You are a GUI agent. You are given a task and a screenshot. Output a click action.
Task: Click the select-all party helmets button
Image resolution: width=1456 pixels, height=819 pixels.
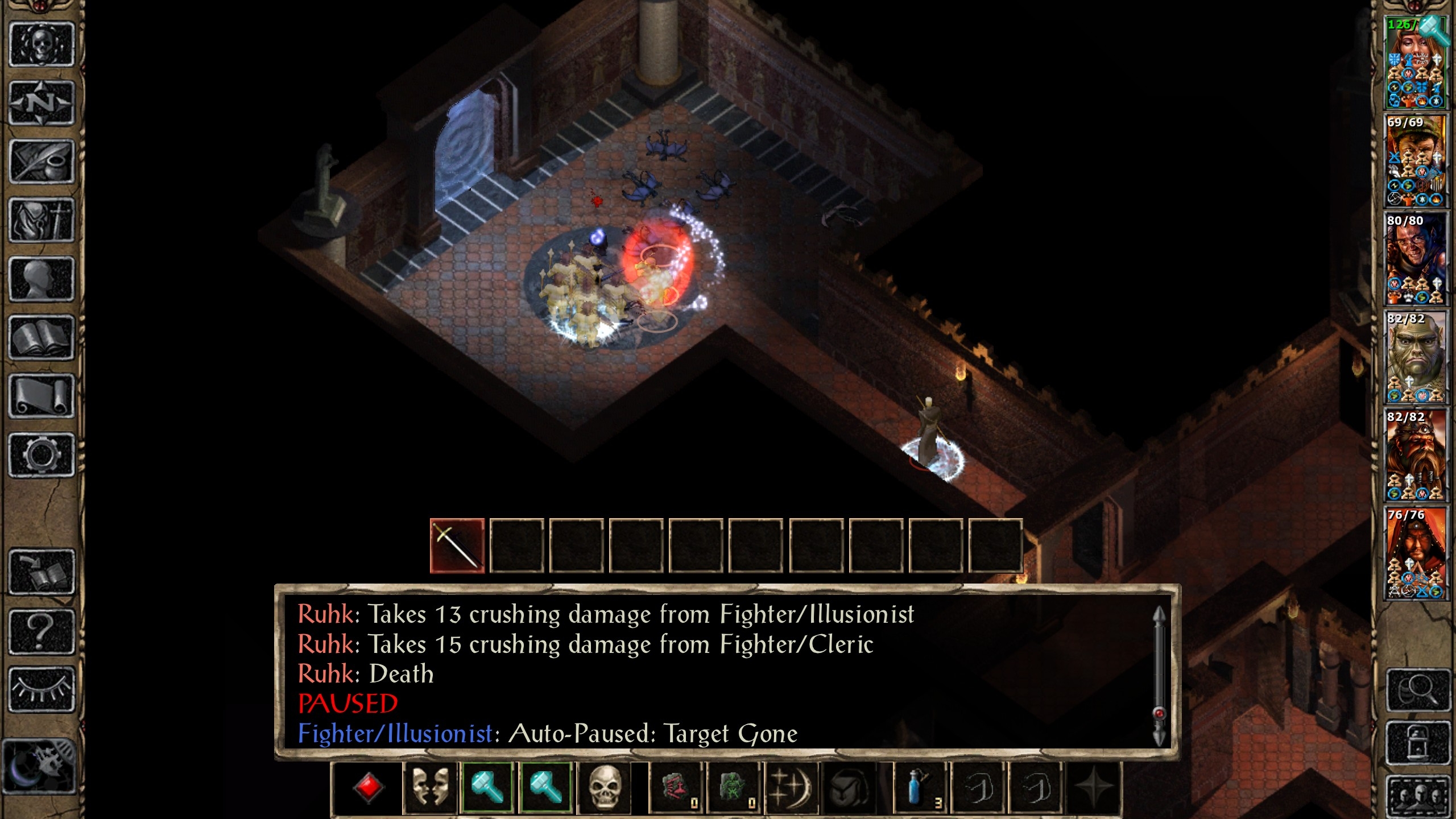pos(1417,795)
